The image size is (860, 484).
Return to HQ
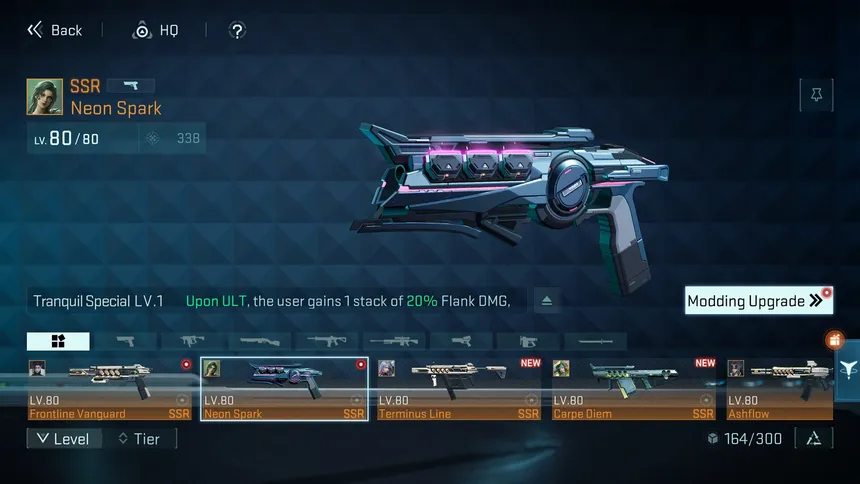coord(156,30)
